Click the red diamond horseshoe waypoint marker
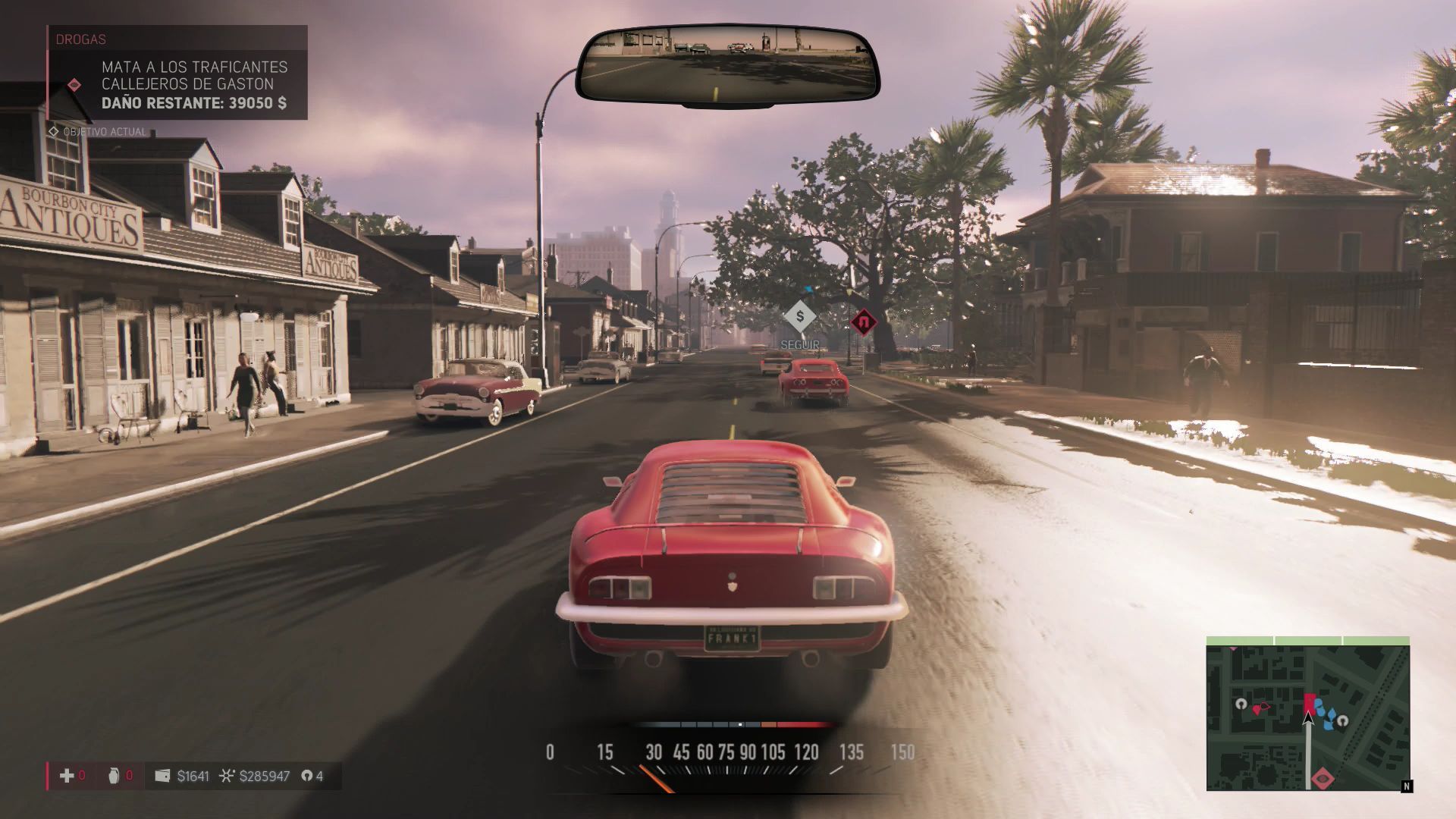1456x819 pixels. click(863, 322)
